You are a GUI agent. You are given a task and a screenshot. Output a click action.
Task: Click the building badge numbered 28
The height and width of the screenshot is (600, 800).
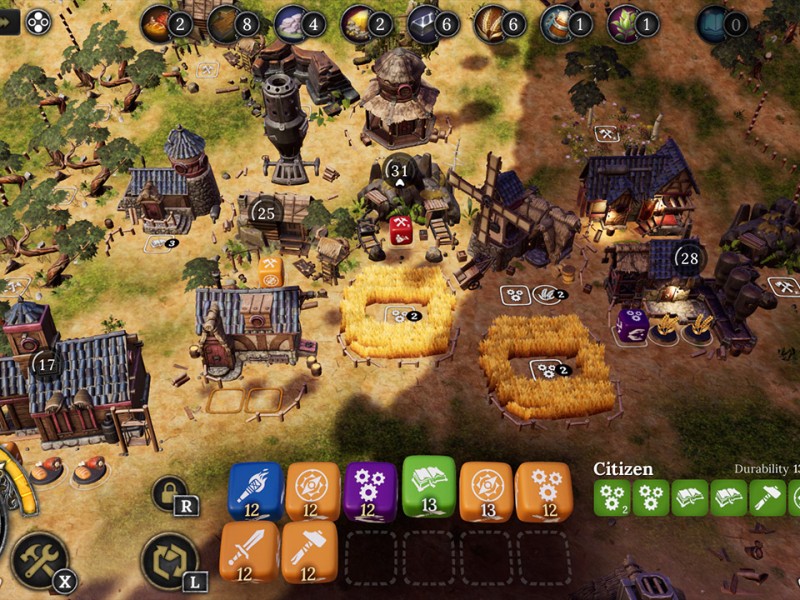coord(688,258)
